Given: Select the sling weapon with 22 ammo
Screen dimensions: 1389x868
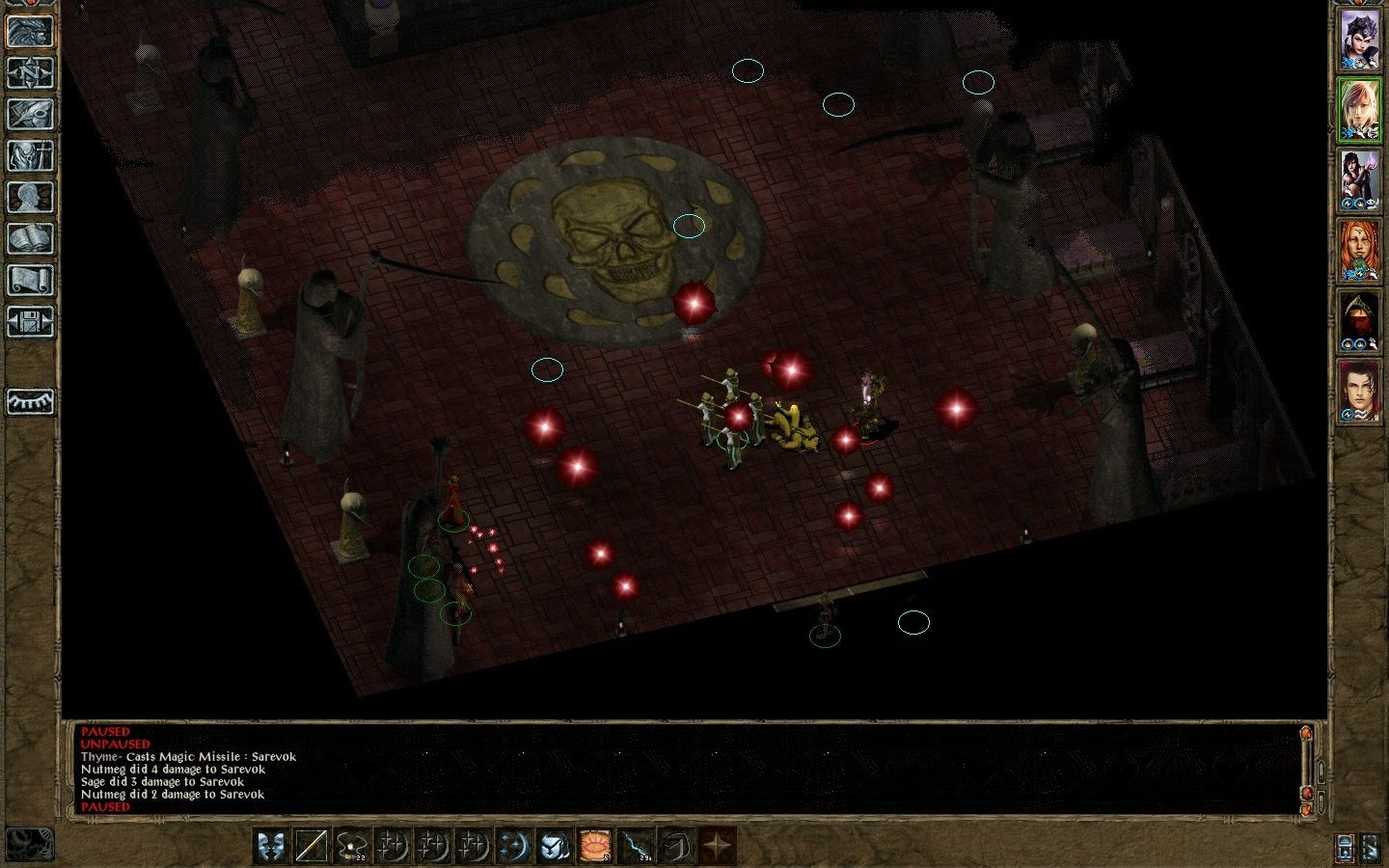Looking at the screenshot, I should coord(352,846).
